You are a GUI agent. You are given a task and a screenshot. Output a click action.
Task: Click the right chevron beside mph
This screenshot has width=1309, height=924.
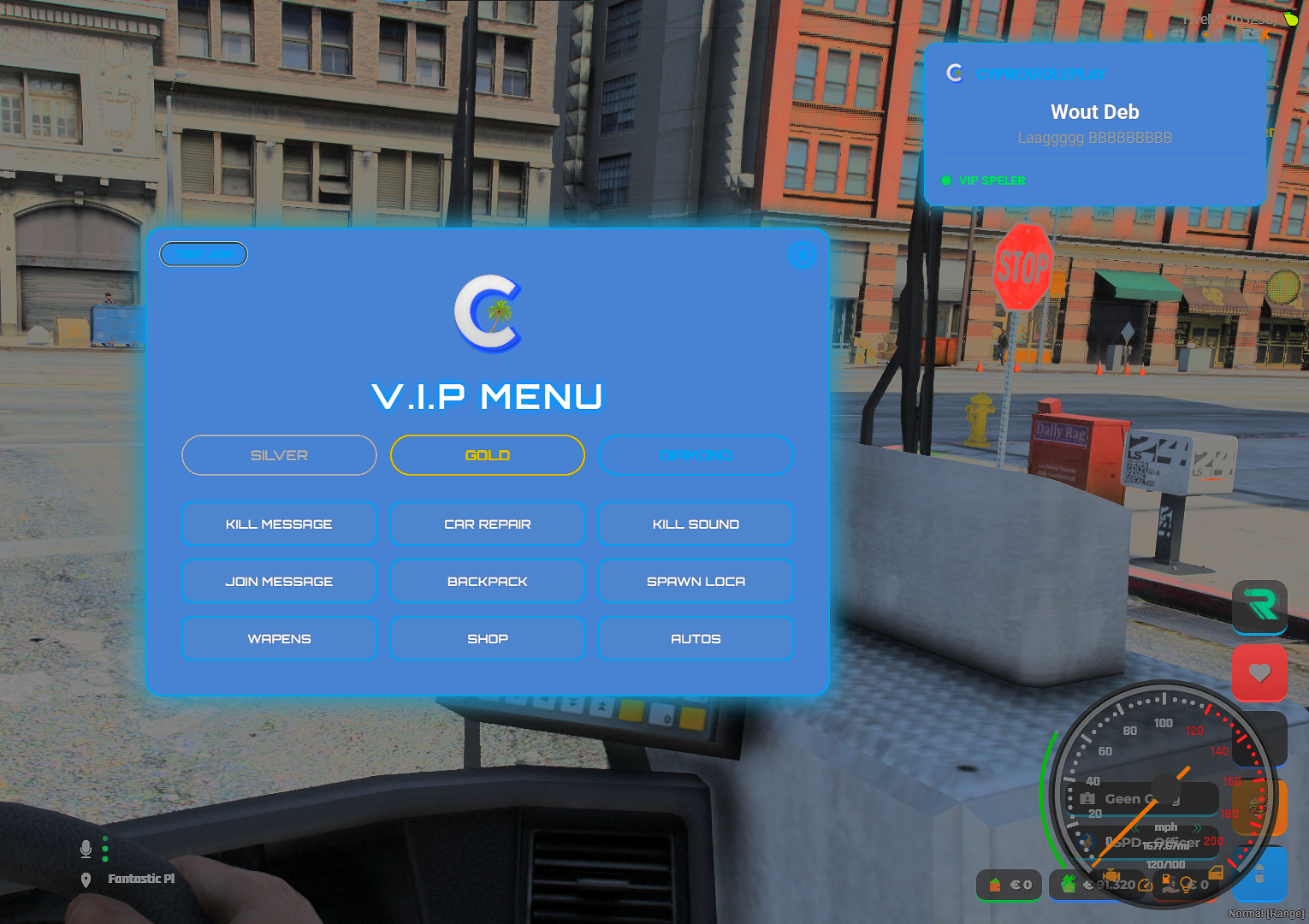click(1198, 828)
